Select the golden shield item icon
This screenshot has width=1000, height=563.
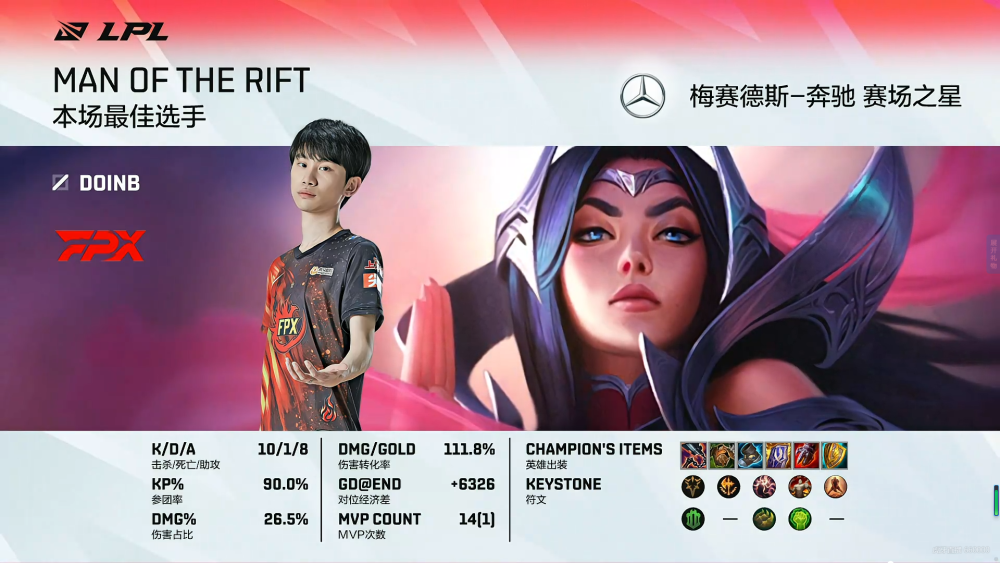pos(834,456)
